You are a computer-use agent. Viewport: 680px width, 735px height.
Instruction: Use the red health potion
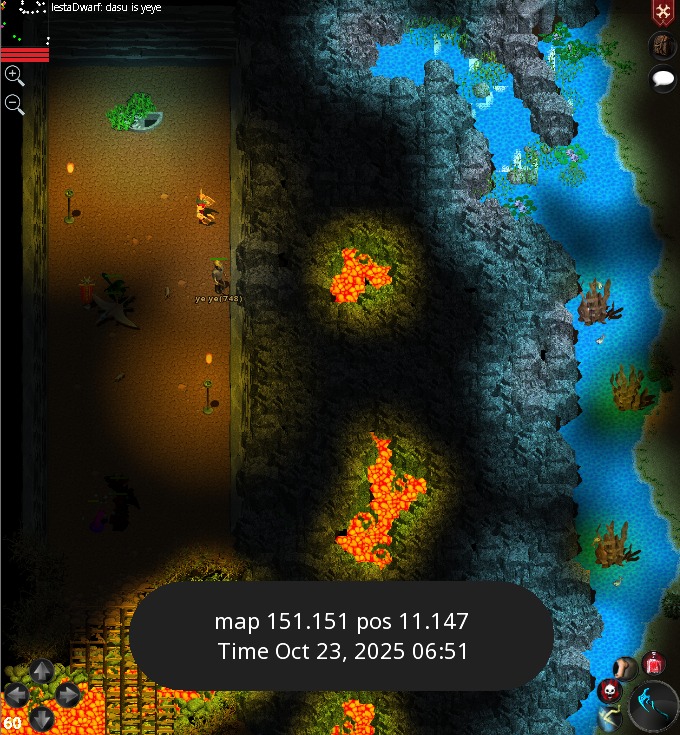coord(654,662)
